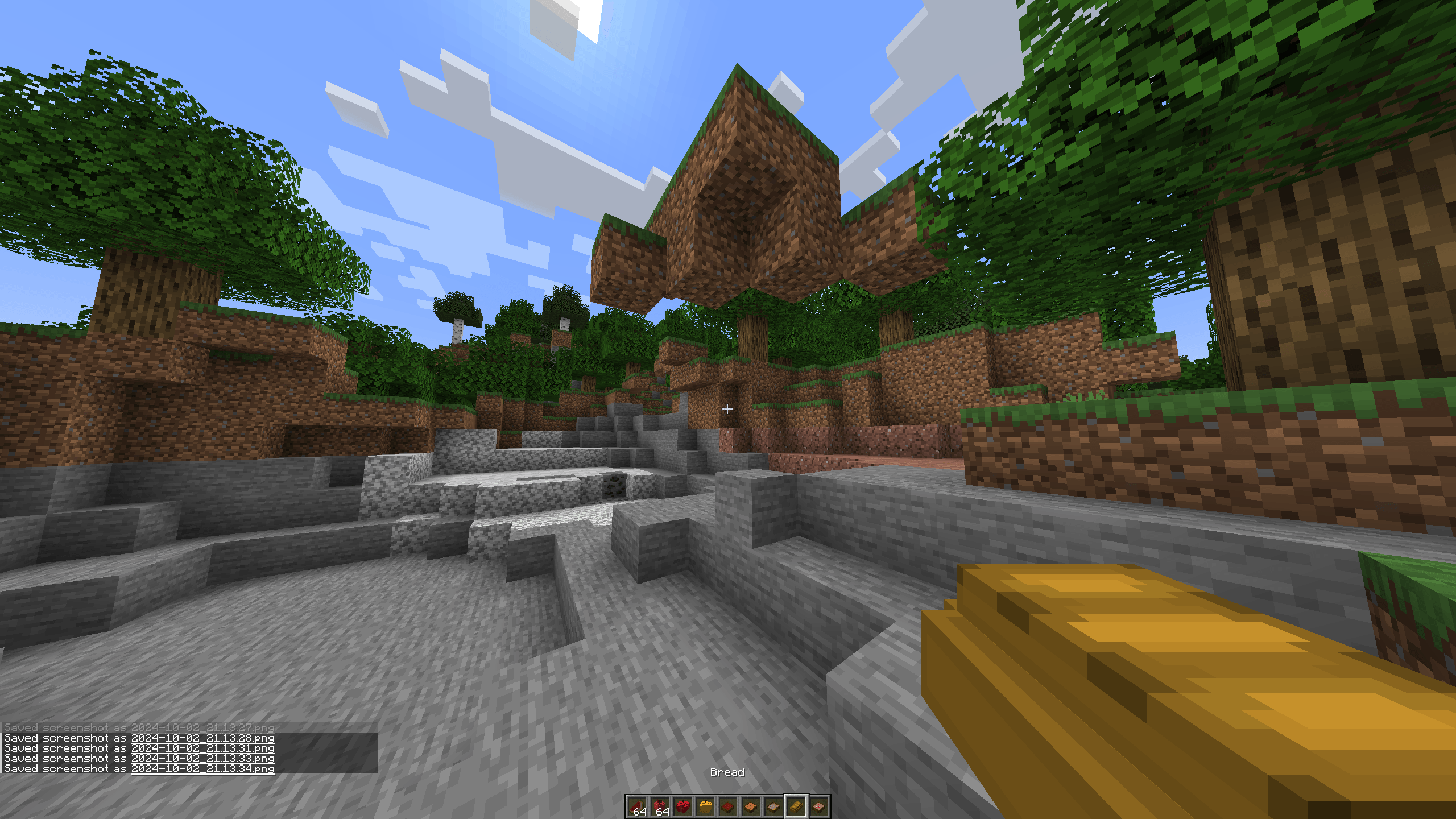Select the orange cake item in the hotbar
The width and height of the screenshot is (1456, 819).
pos(751,806)
